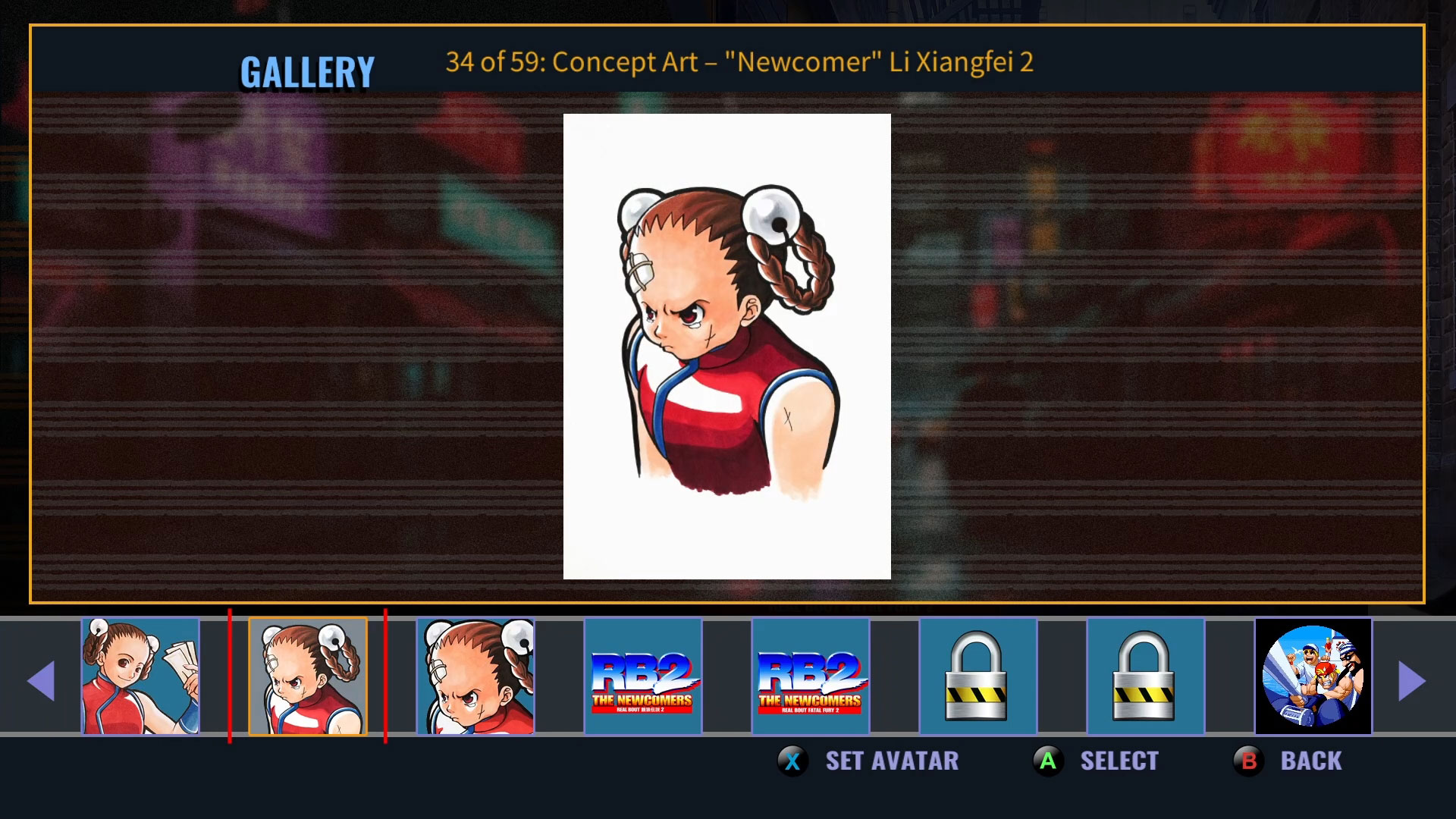Click the red marker left of selected thumbnail
The height and width of the screenshot is (819, 1456).
(231, 676)
